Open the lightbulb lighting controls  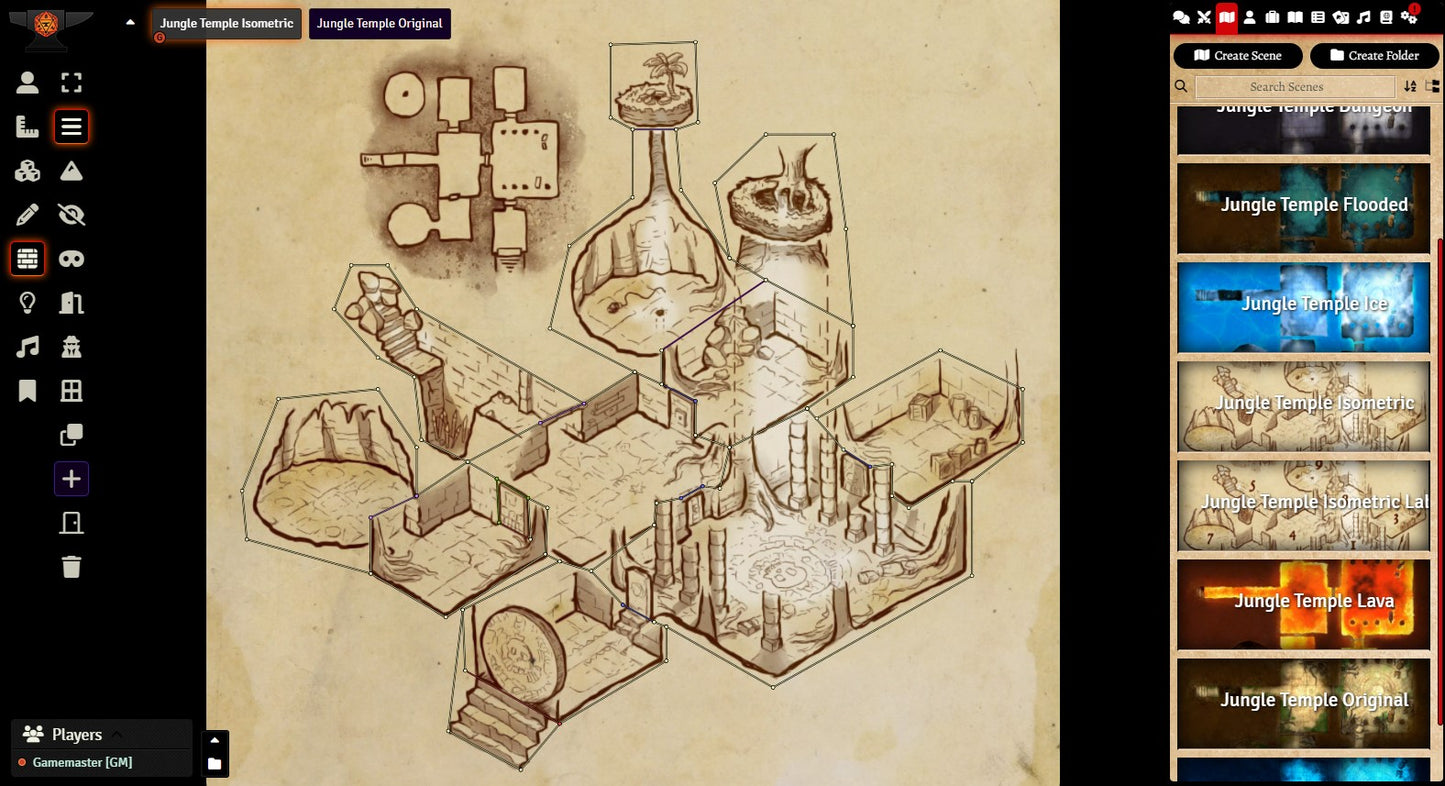[x=28, y=302]
